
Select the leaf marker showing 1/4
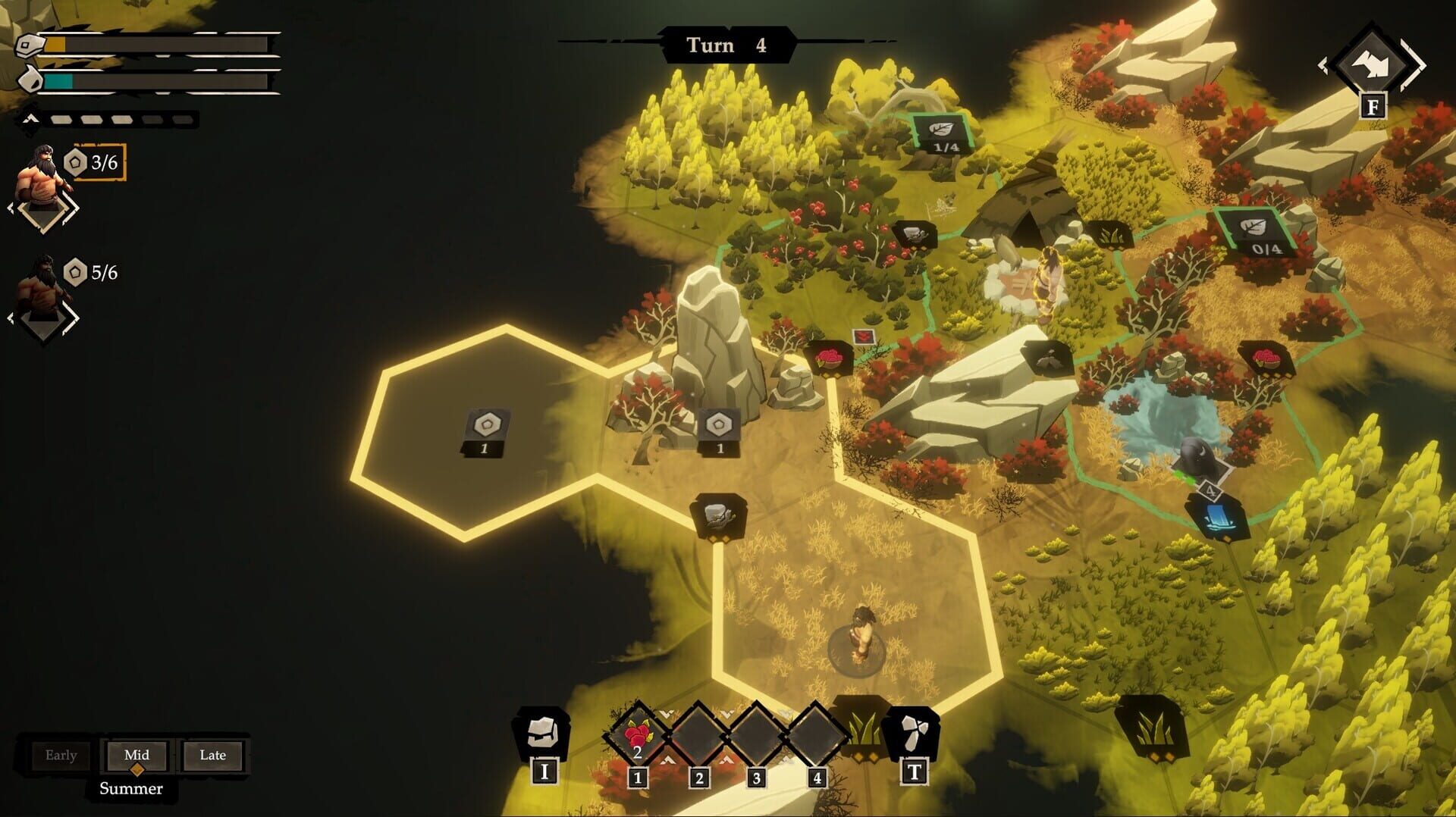point(943,133)
